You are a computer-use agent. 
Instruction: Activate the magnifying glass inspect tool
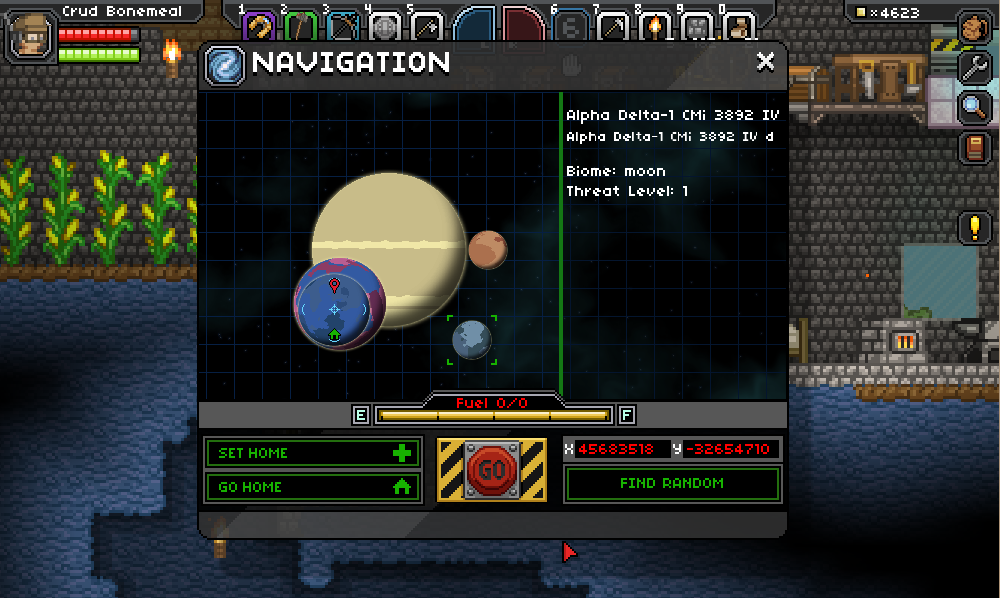(x=974, y=108)
